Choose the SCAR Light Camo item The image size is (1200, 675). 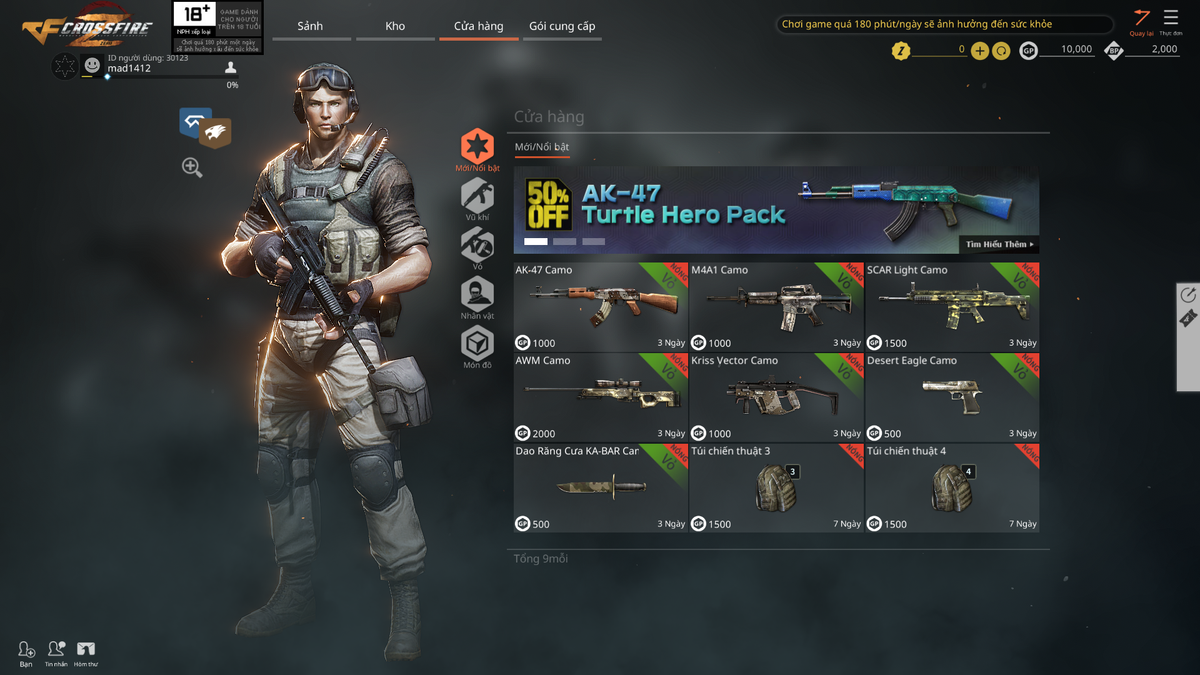coord(952,306)
